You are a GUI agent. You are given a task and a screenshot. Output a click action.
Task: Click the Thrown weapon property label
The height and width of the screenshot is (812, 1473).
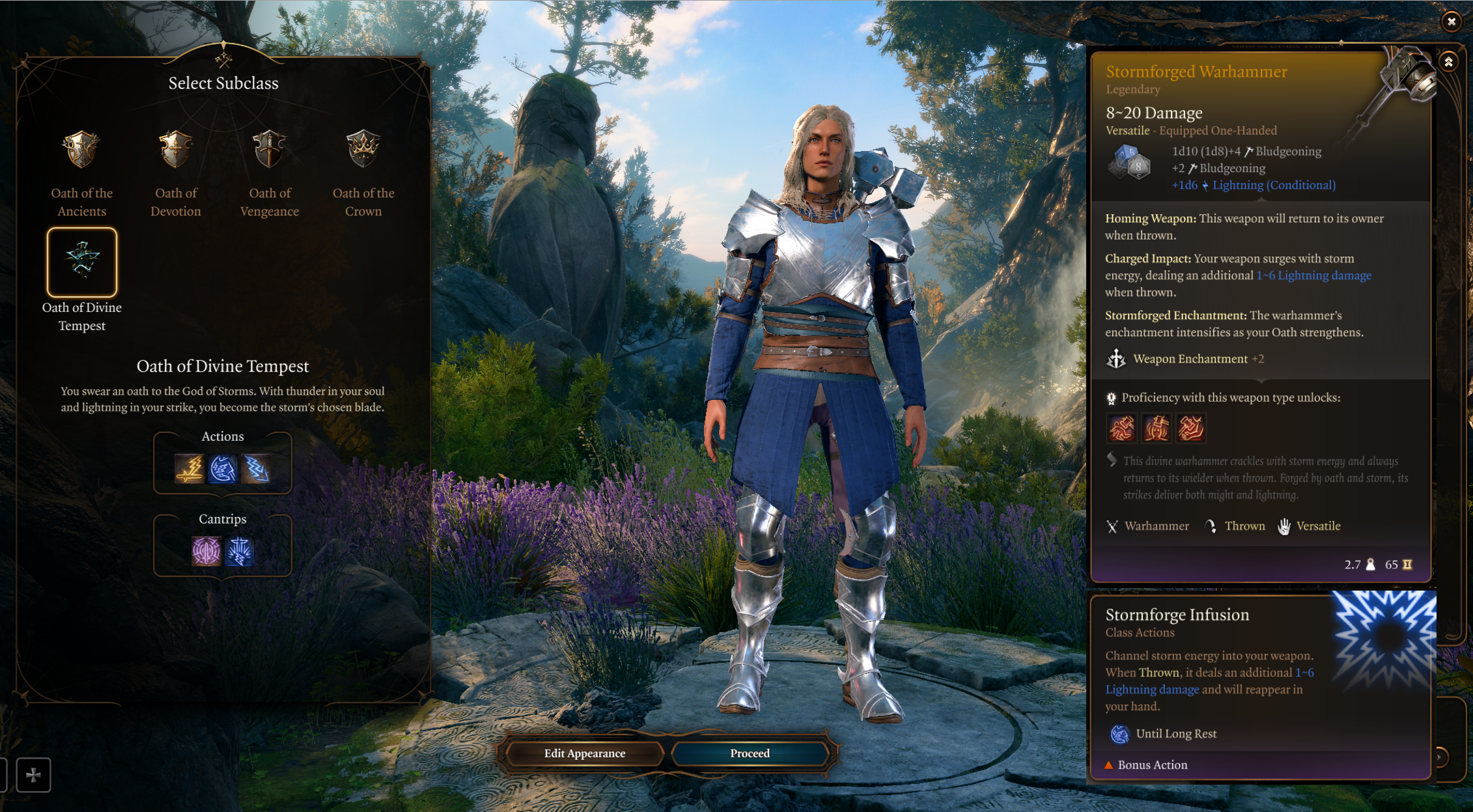pyautogui.click(x=1244, y=526)
